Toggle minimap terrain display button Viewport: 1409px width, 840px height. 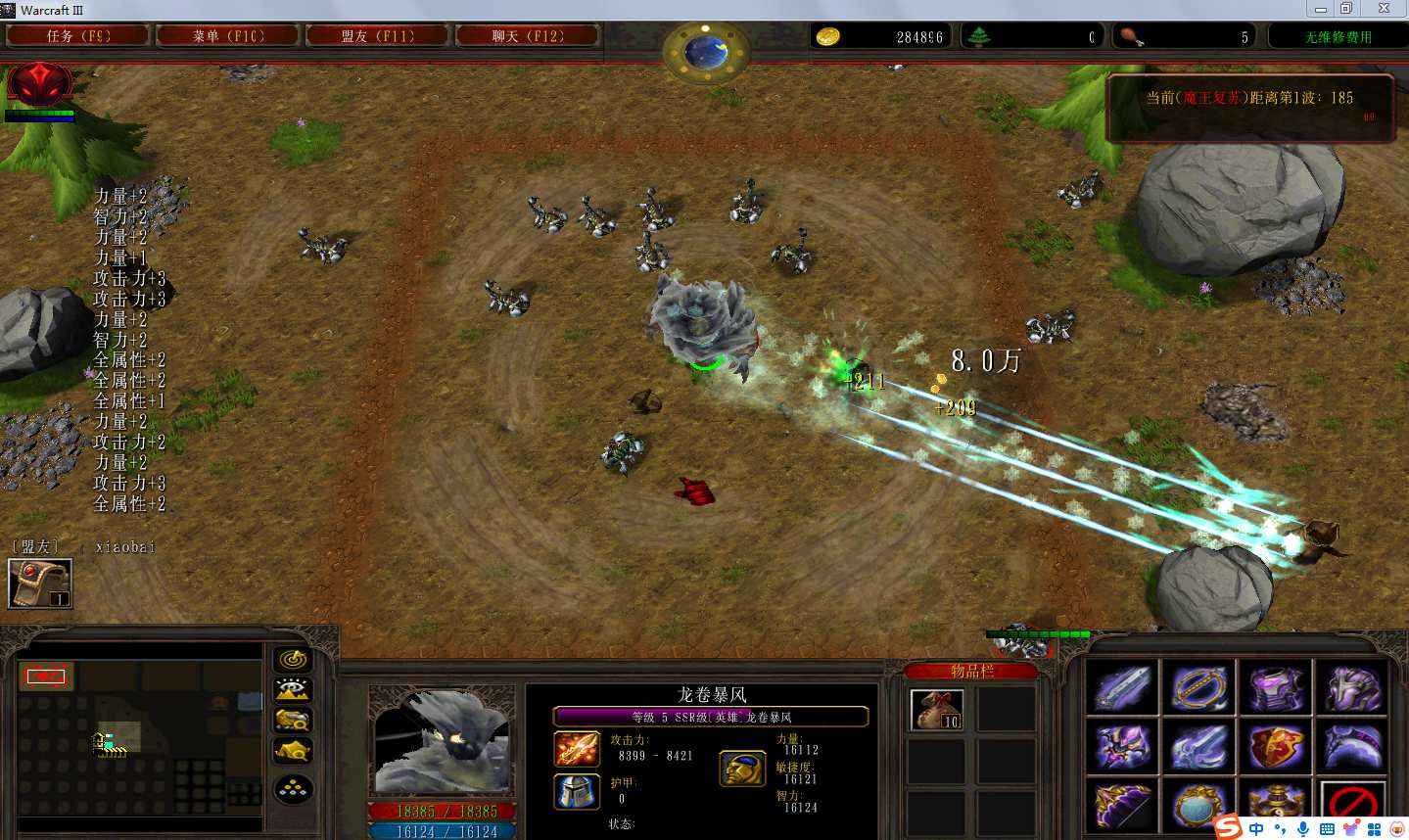(293, 690)
